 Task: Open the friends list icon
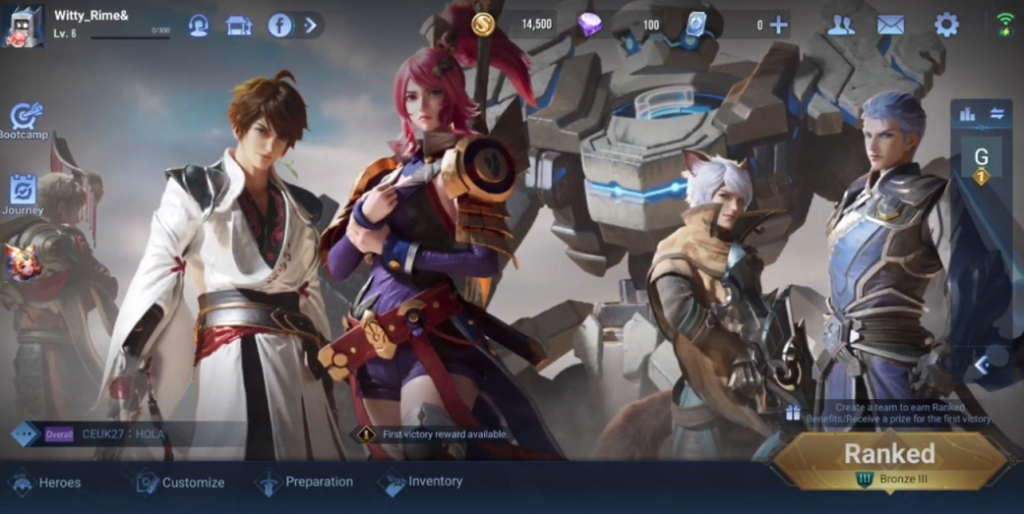[841, 25]
